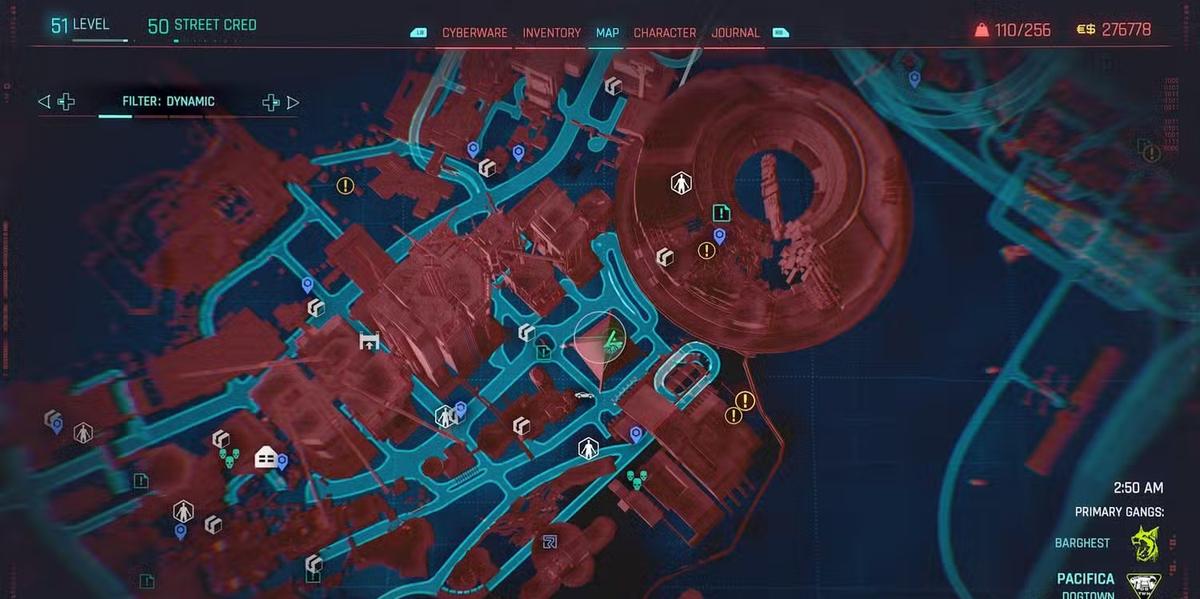Open the Cyberware tab
Screen dimensions: 1200x599
(475, 33)
